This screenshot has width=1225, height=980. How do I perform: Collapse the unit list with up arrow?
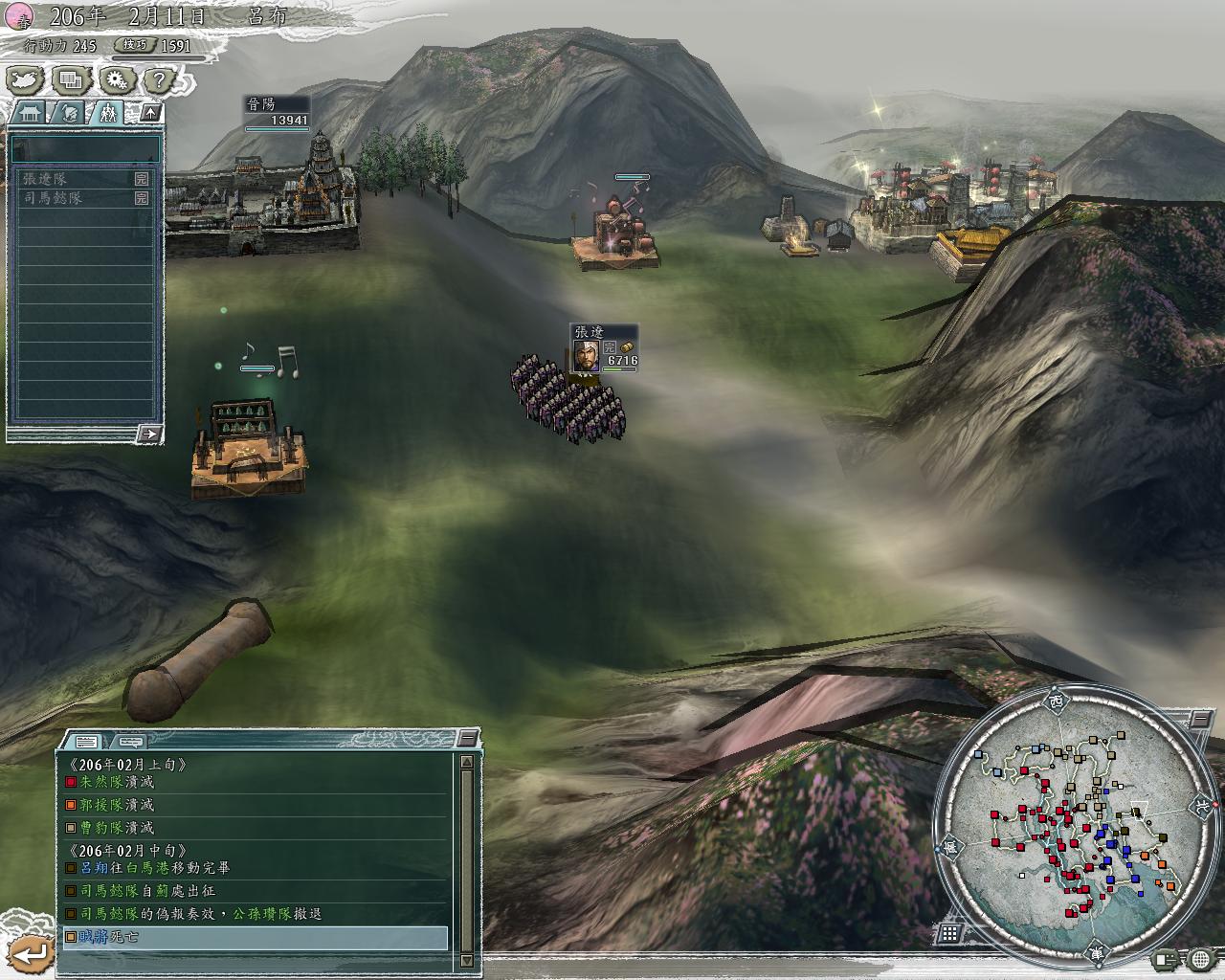tap(150, 113)
